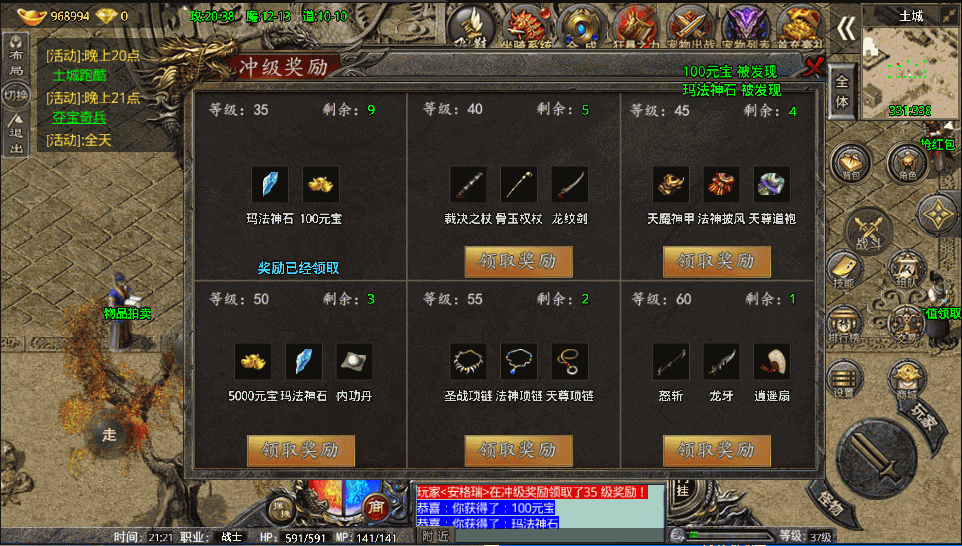
Task: Claim the level 45 reward
Action: 716,261
